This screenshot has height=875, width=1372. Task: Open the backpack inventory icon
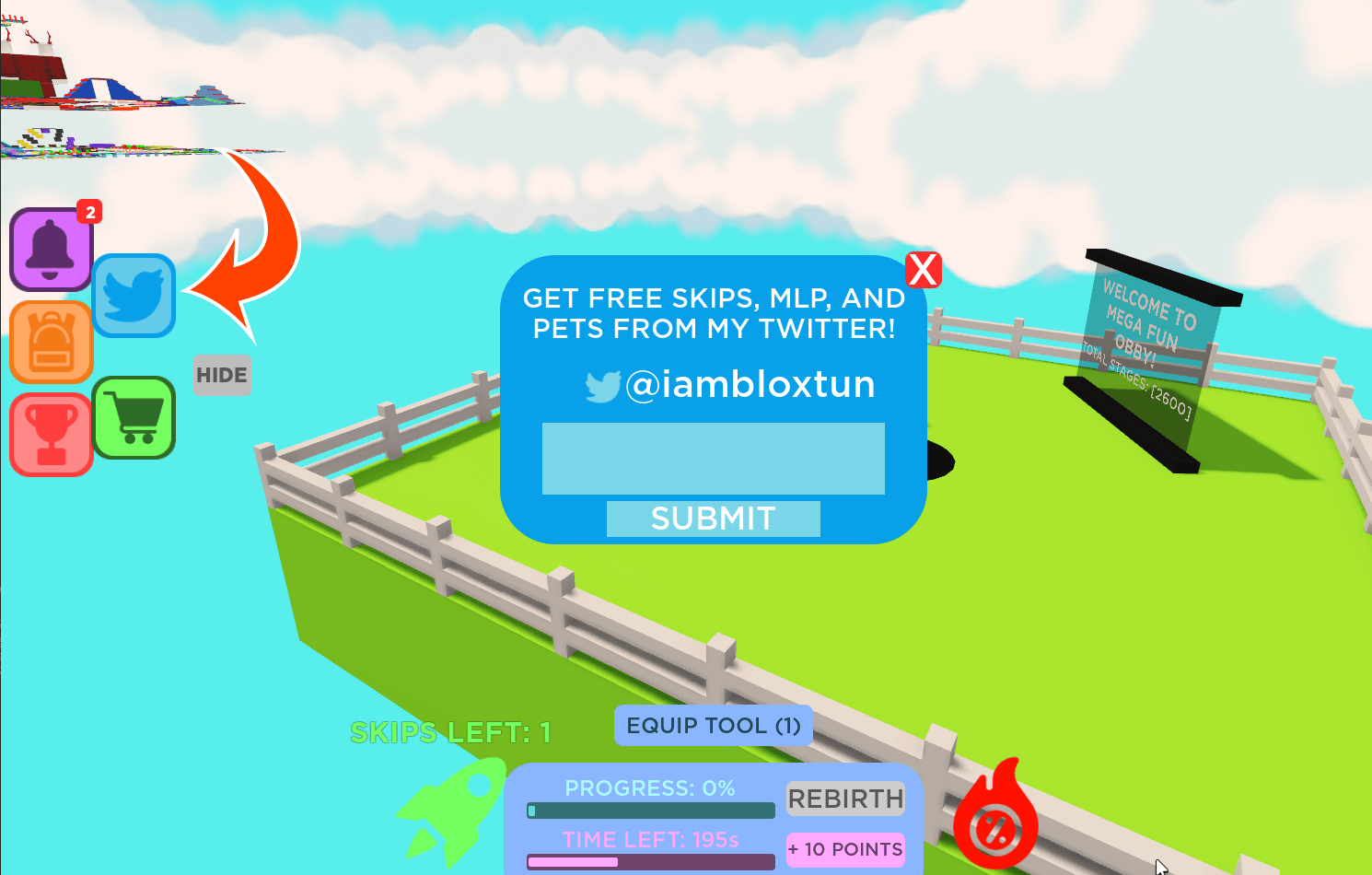(51, 343)
